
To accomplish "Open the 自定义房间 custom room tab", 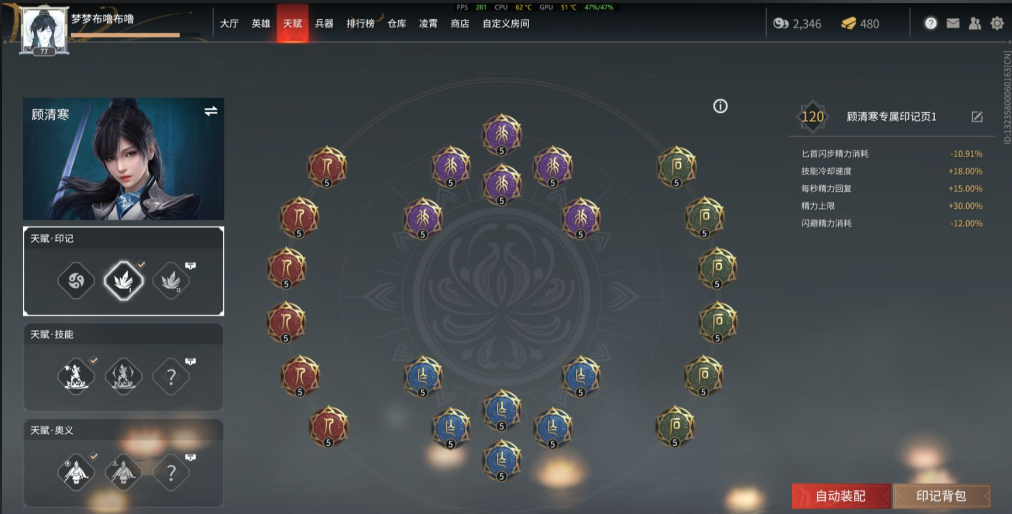I will [505, 23].
